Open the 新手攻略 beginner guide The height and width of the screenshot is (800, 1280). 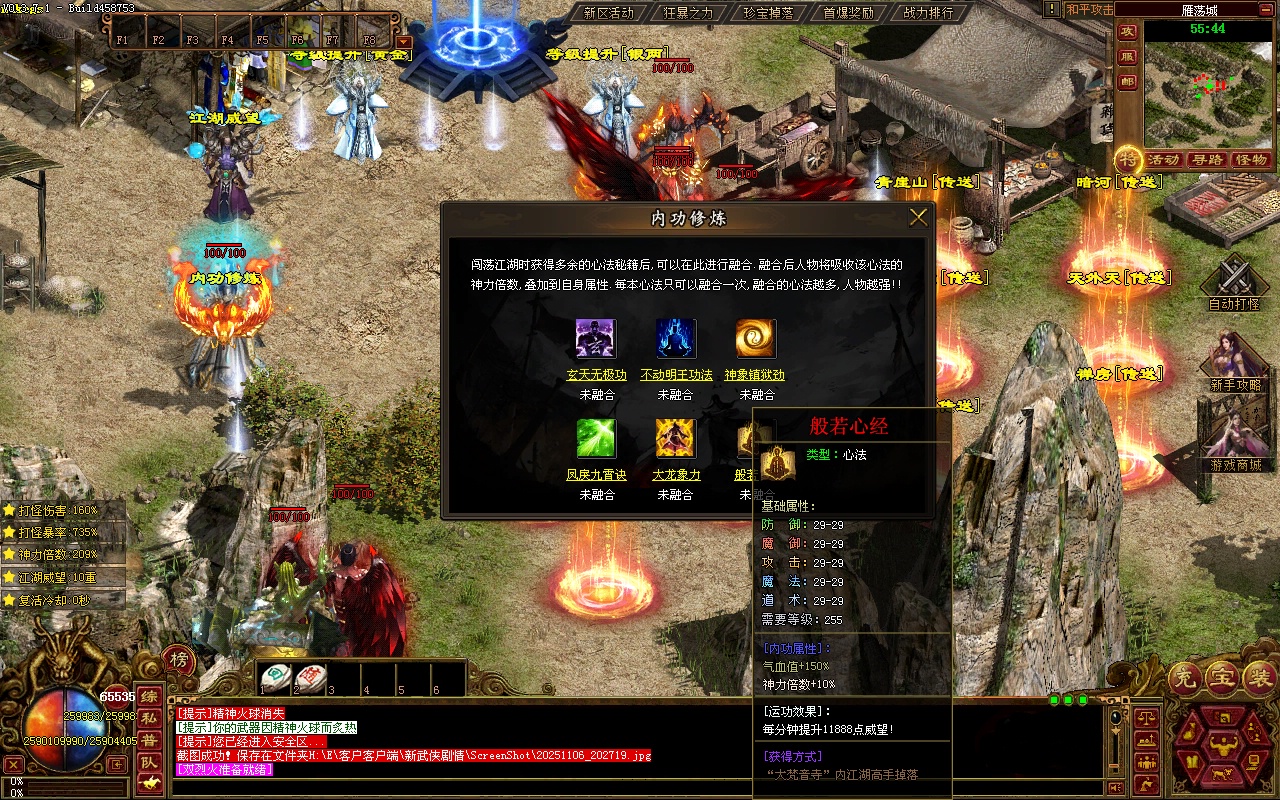point(1235,358)
